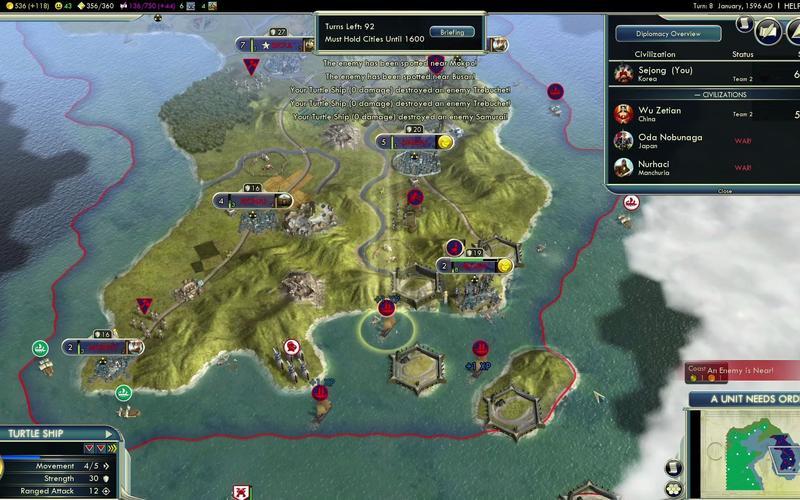Click the 'A Unit Needs Orders' button
This screenshot has width=800, height=500.
745,399
